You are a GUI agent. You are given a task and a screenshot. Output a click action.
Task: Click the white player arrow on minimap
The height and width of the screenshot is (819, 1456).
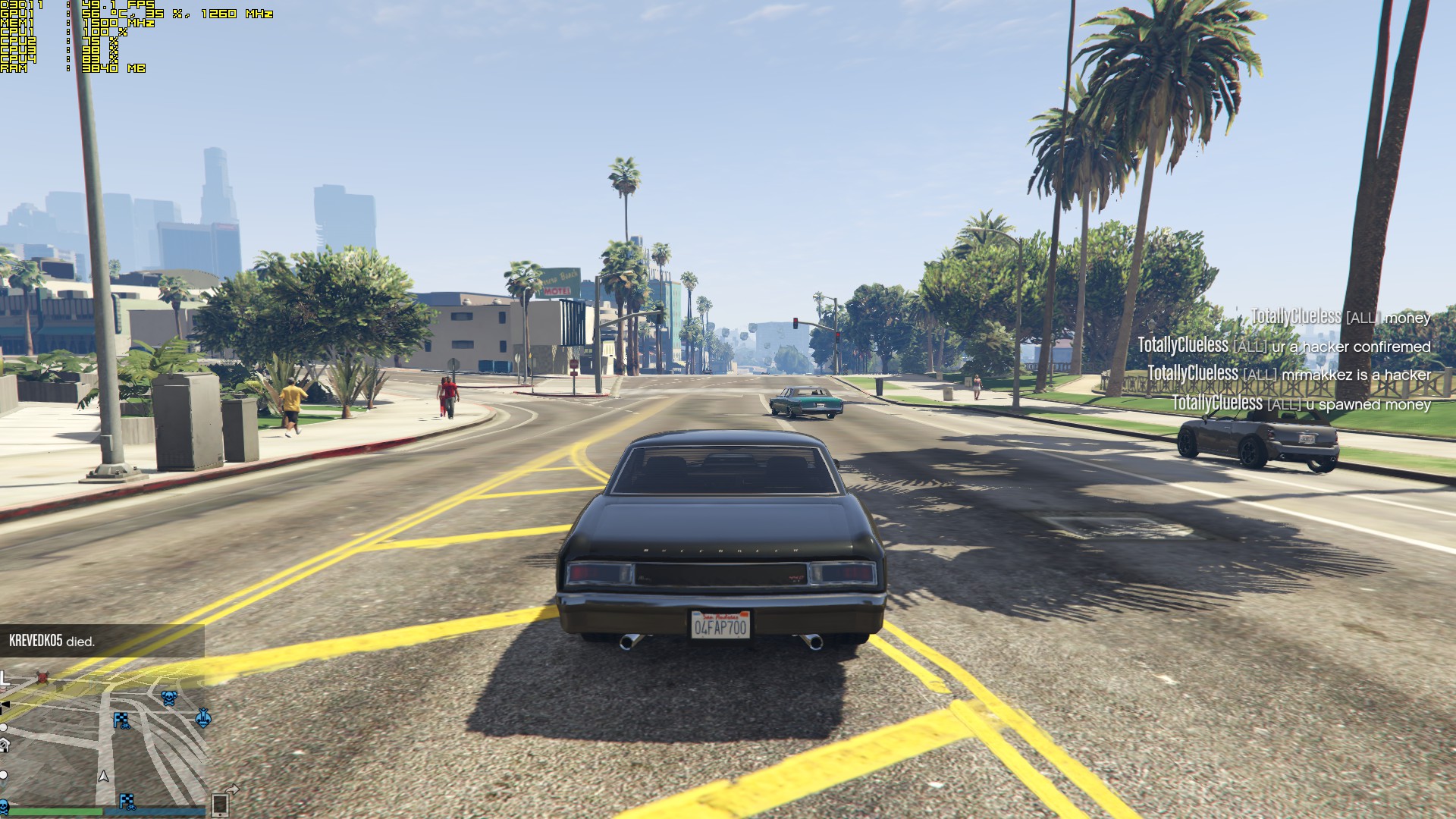(x=104, y=776)
